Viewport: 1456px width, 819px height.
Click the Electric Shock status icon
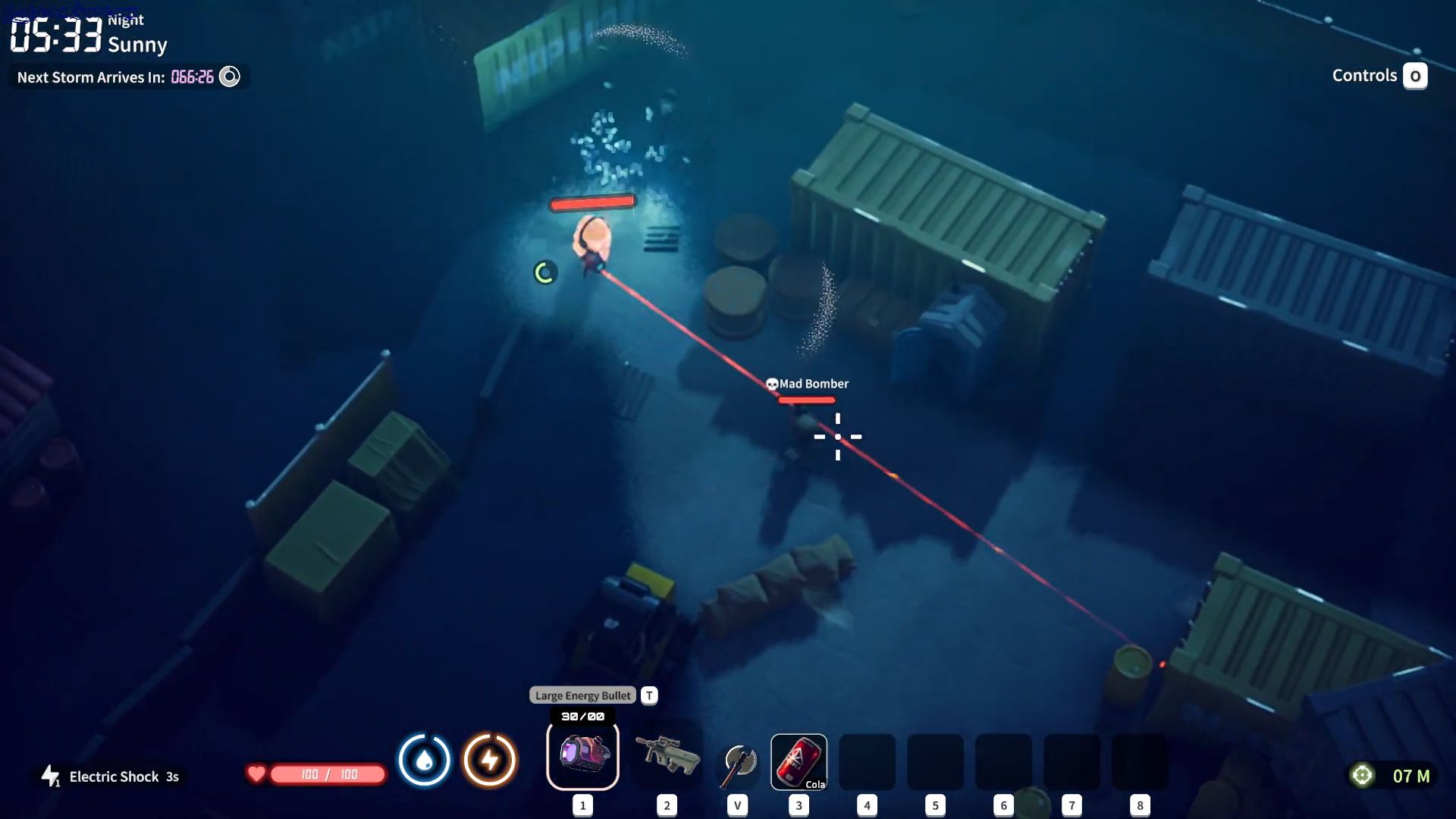pos(50,776)
